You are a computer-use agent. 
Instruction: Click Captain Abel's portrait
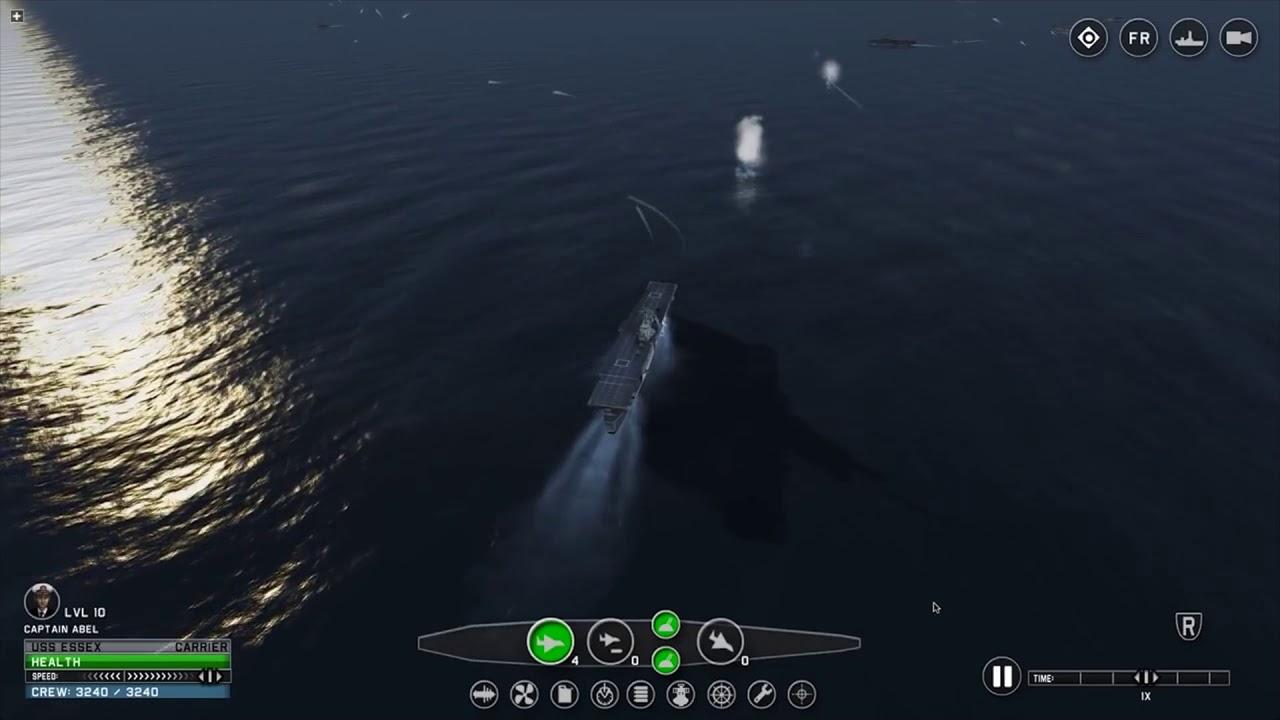[x=42, y=600]
